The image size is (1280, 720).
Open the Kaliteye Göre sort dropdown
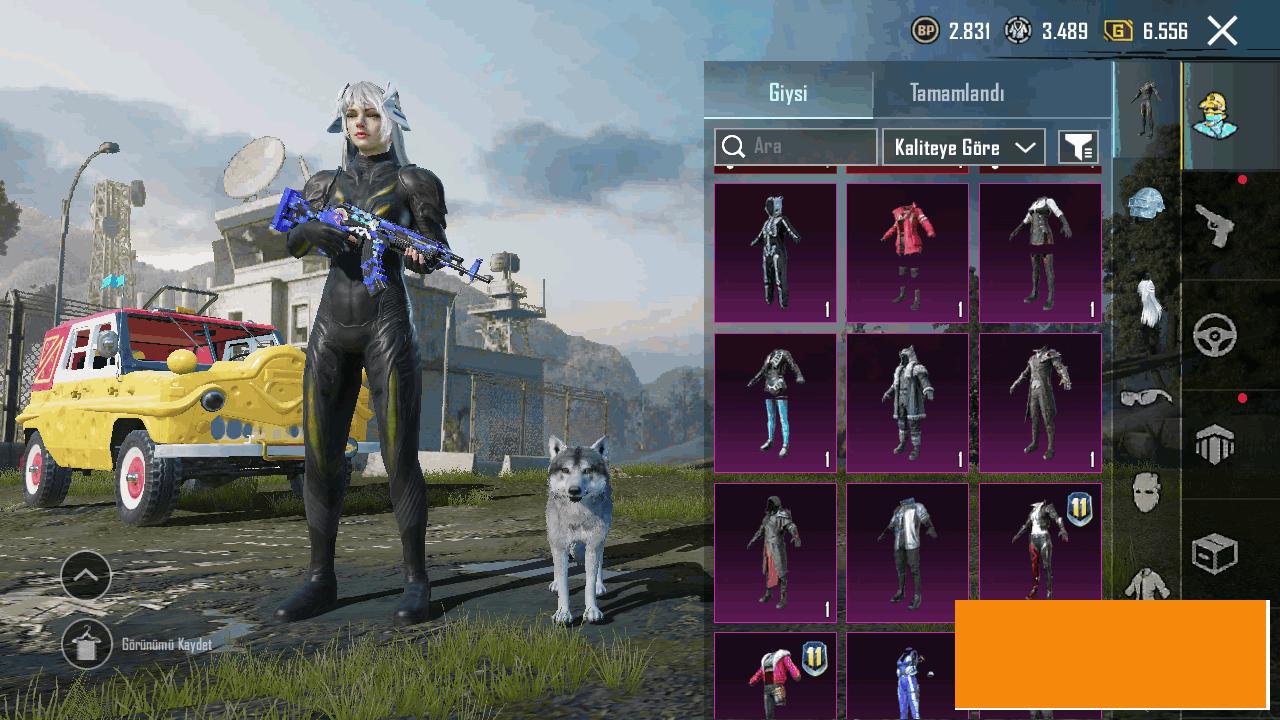964,147
